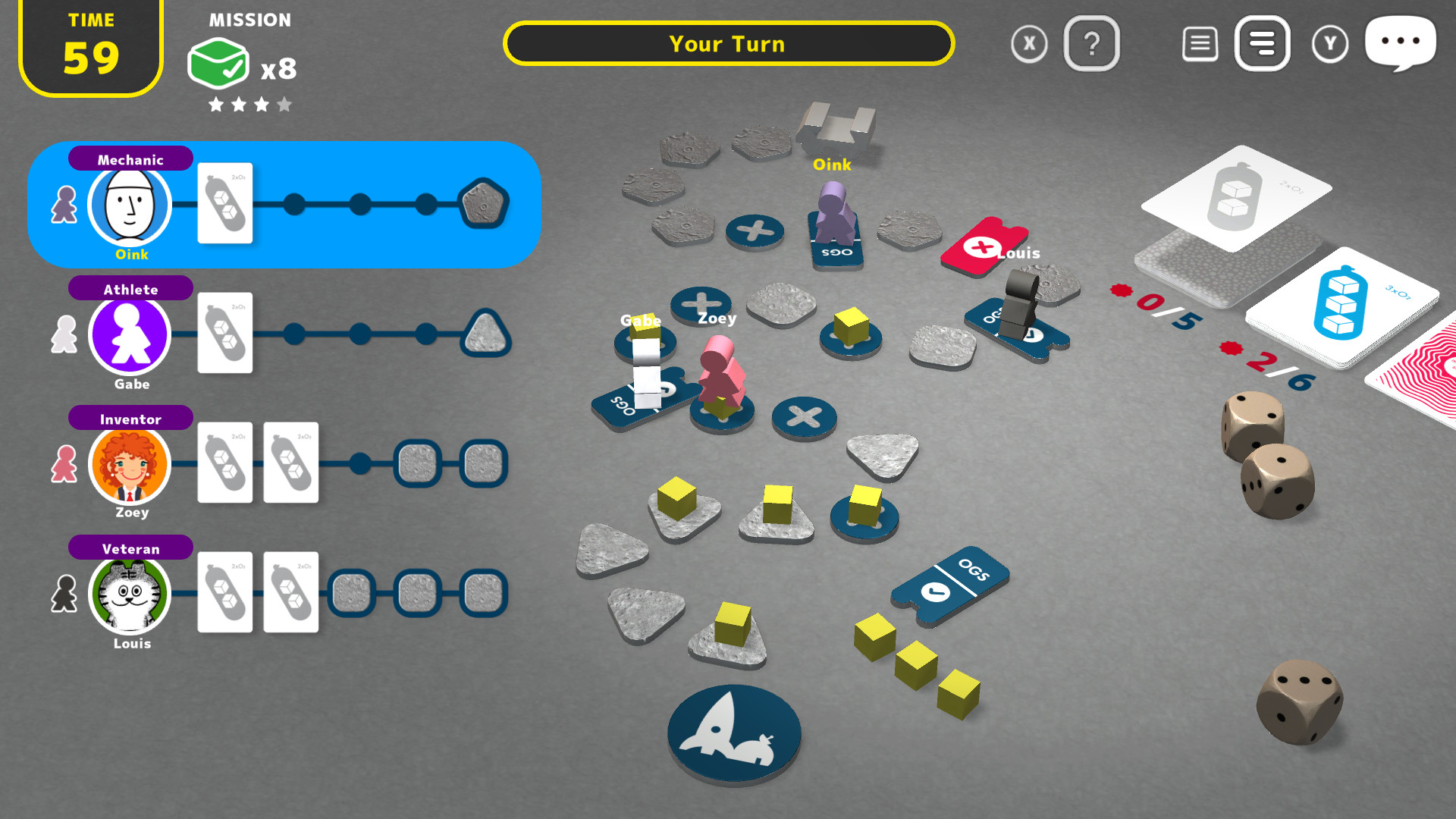Viewport: 1456px width, 819px height.
Task: Select the highlighted turn-order list icon
Action: [x=1262, y=44]
